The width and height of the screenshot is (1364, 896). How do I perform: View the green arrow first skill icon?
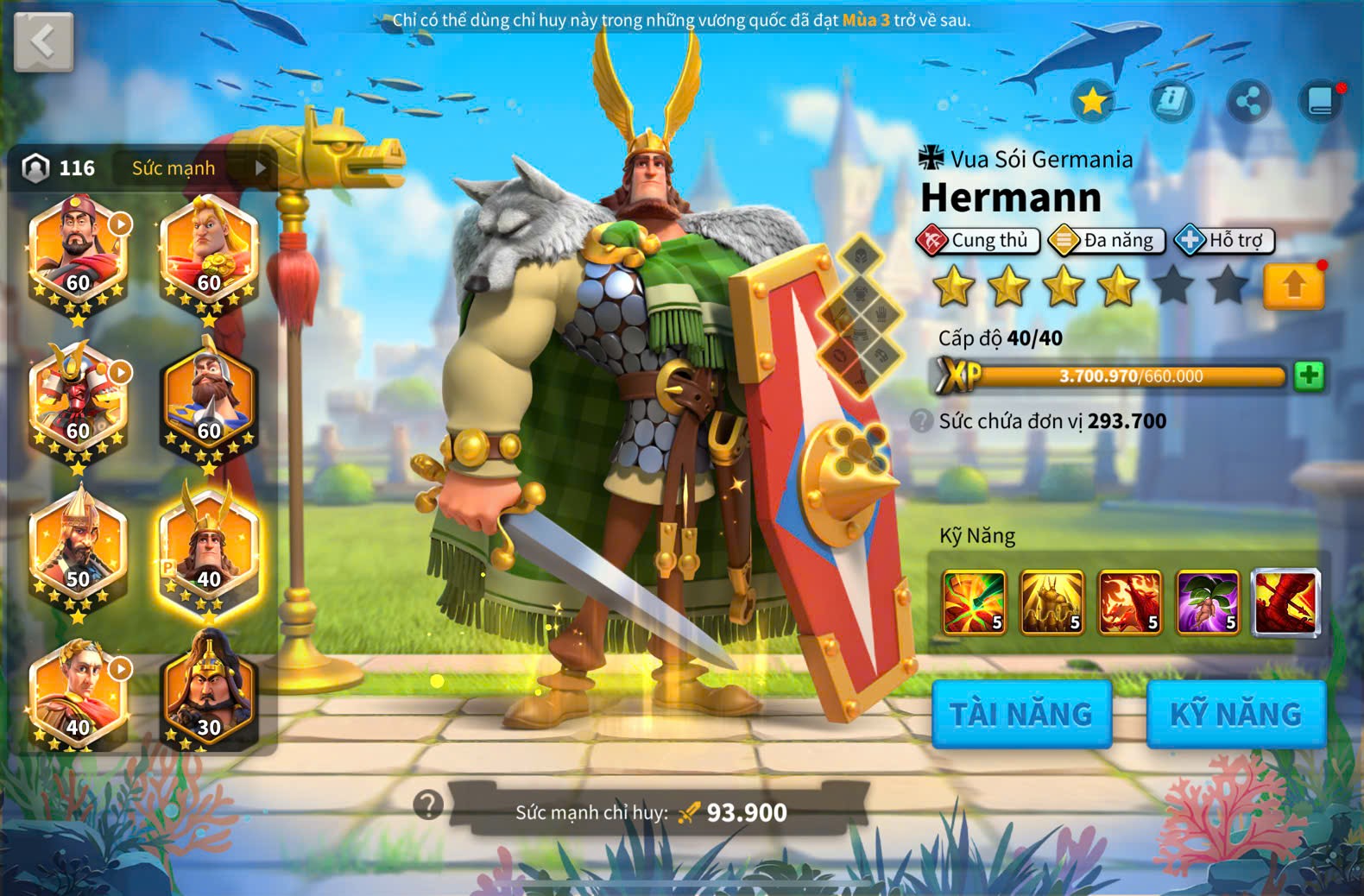point(974,602)
